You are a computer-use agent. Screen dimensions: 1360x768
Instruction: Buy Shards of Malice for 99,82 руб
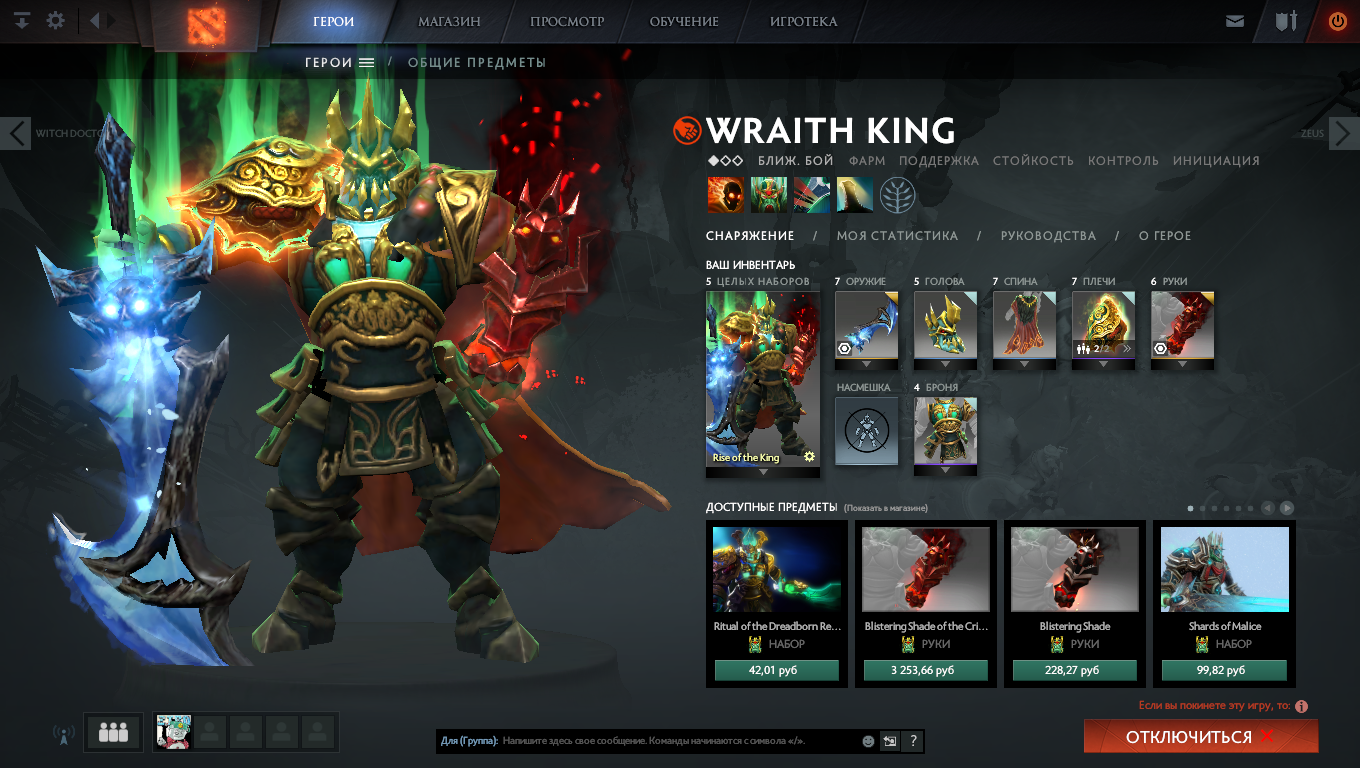[1224, 670]
